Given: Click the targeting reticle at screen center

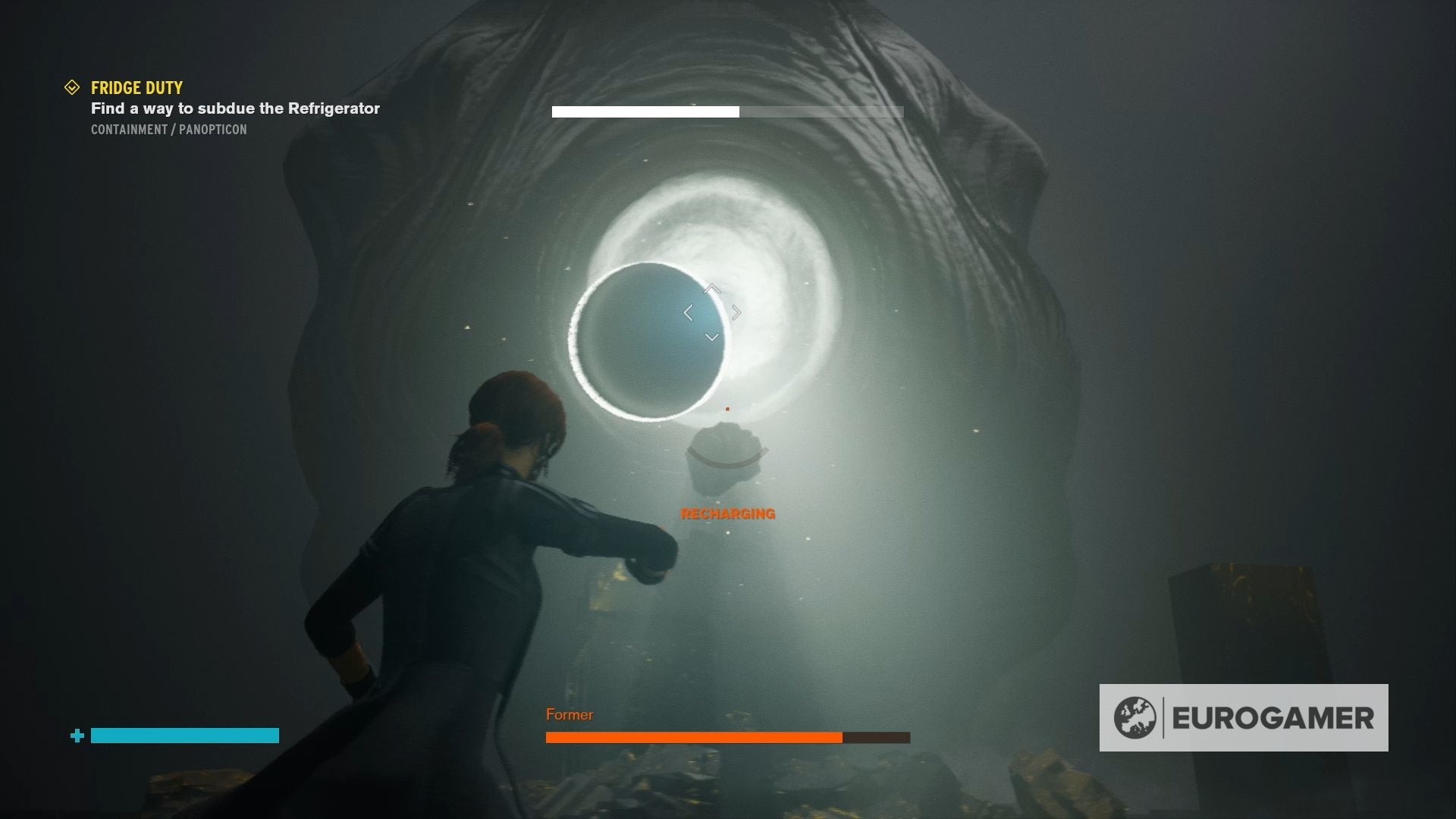Looking at the screenshot, I should [711, 312].
